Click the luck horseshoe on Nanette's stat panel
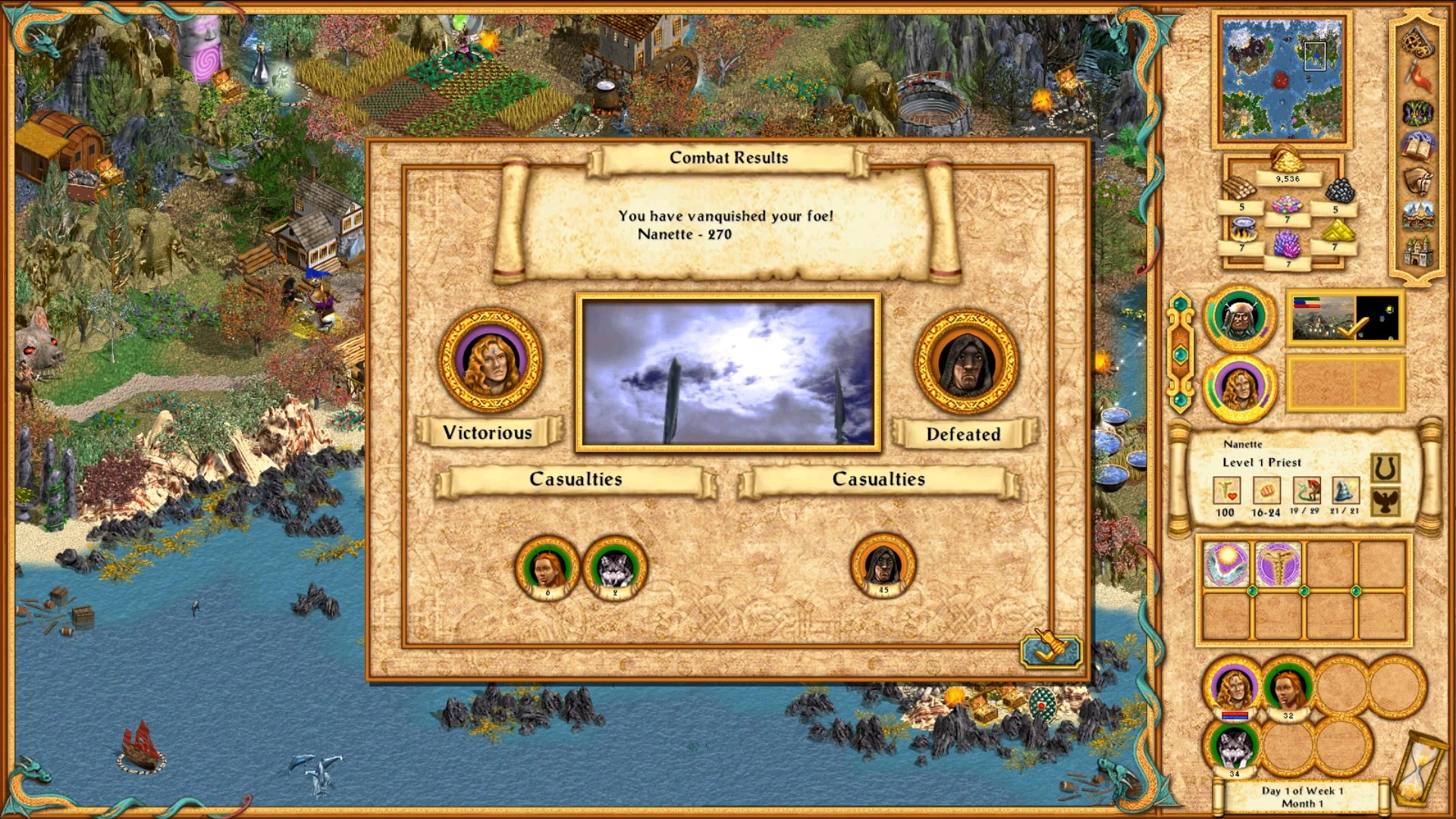This screenshot has height=819, width=1456. coord(1385,468)
